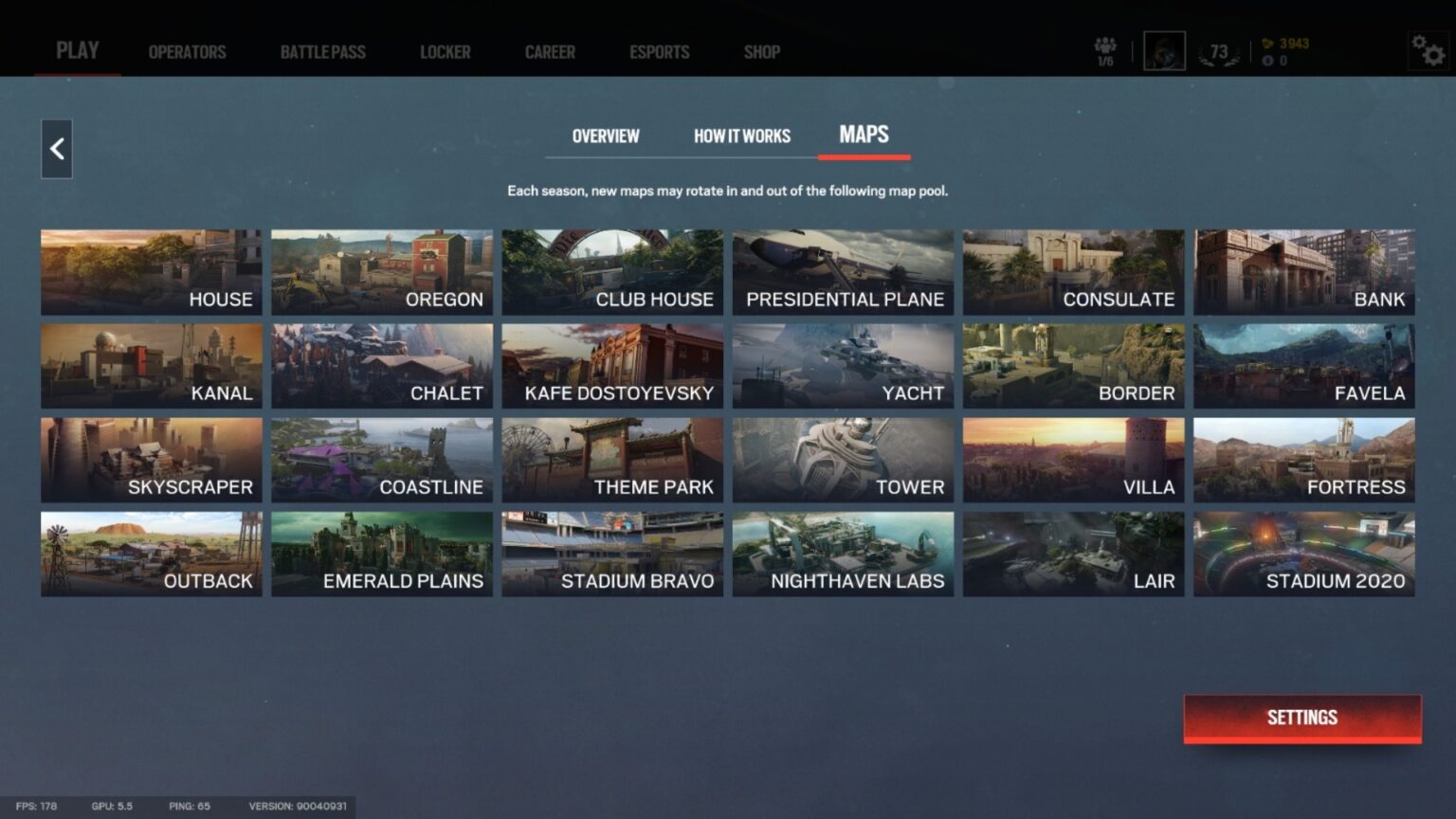1456x819 pixels.
Task: View the Stadium 2020 map
Action: click(x=1303, y=554)
